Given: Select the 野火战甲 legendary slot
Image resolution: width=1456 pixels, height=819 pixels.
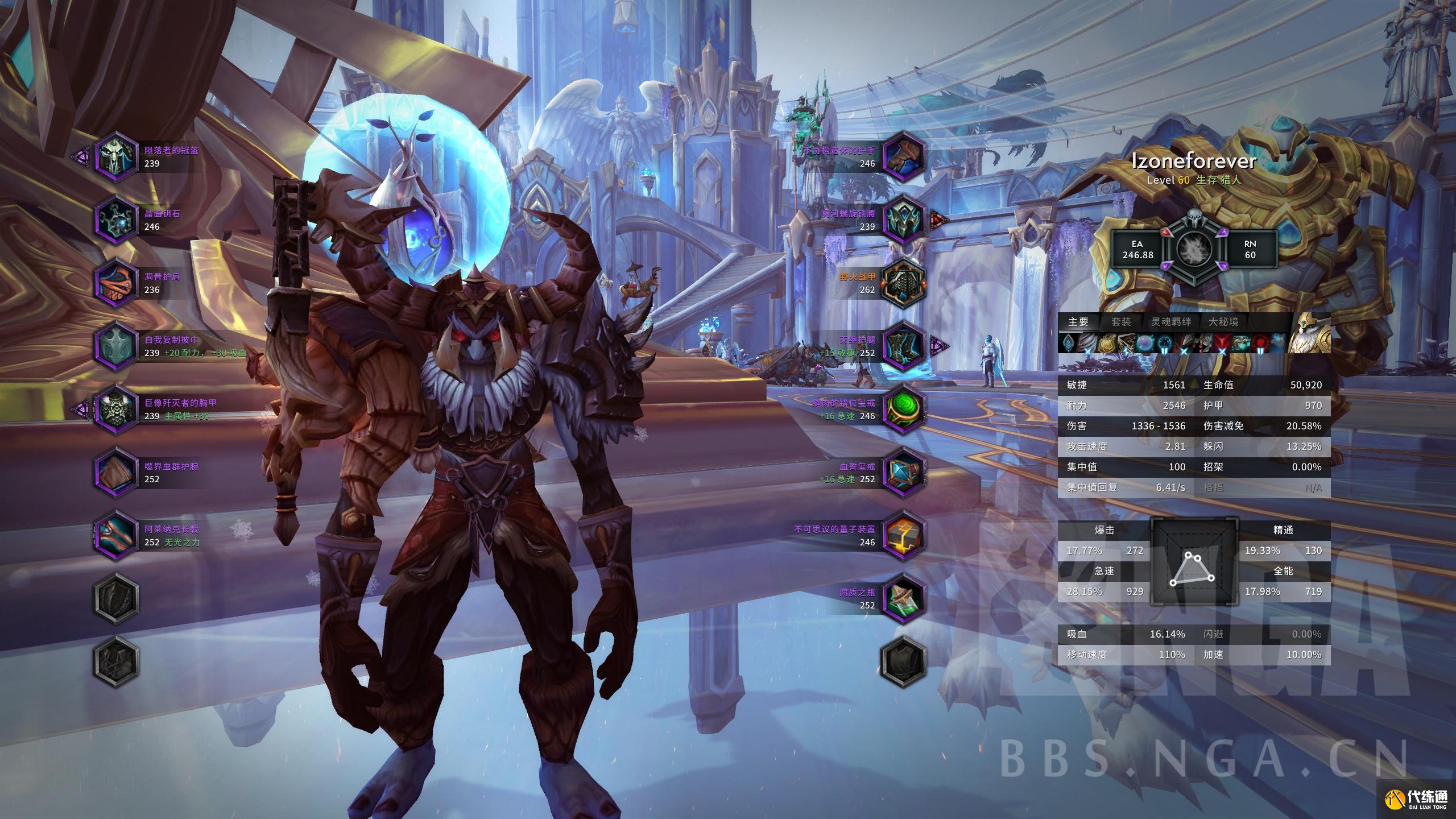Looking at the screenshot, I should coord(903,282).
